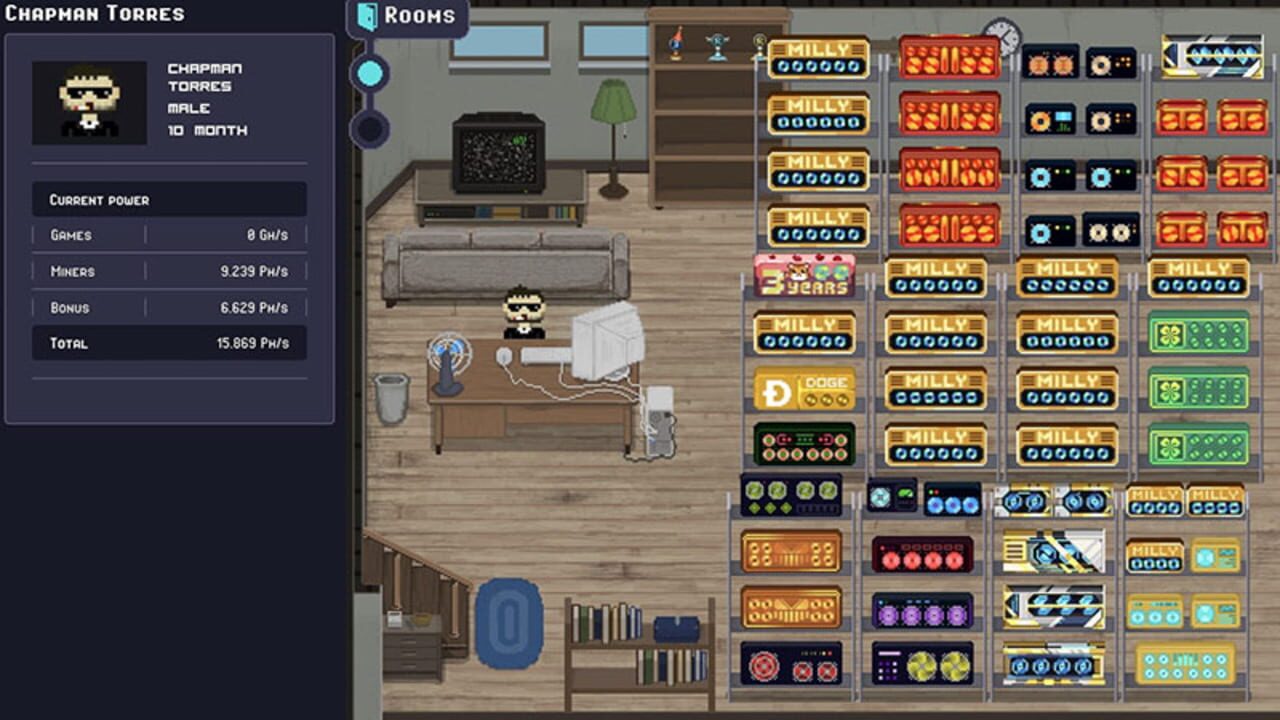Click the blue turbine miner on the top-right shelf
Screen dimensions: 1280x720
1213,55
